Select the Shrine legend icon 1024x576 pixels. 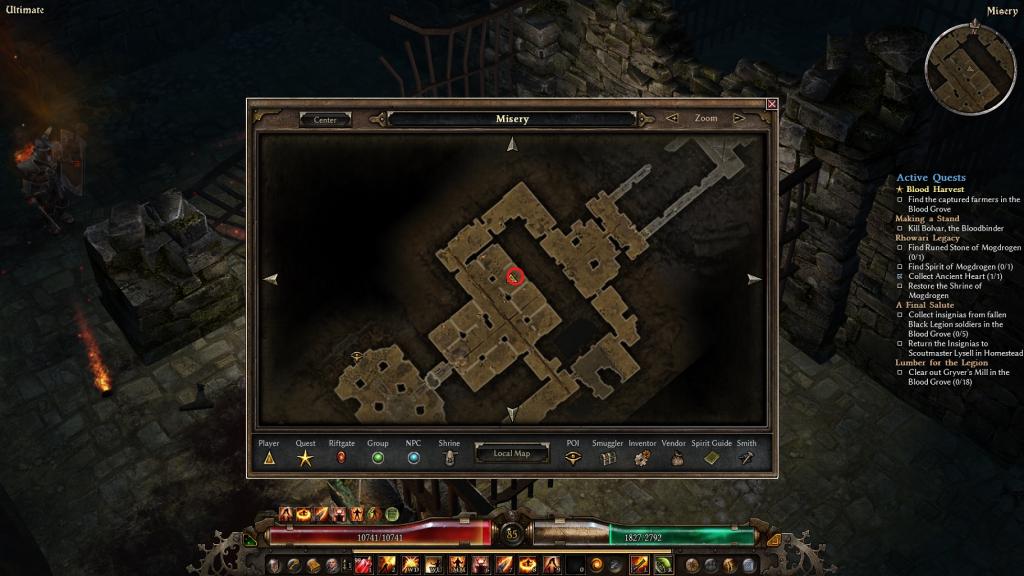(449, 458)
